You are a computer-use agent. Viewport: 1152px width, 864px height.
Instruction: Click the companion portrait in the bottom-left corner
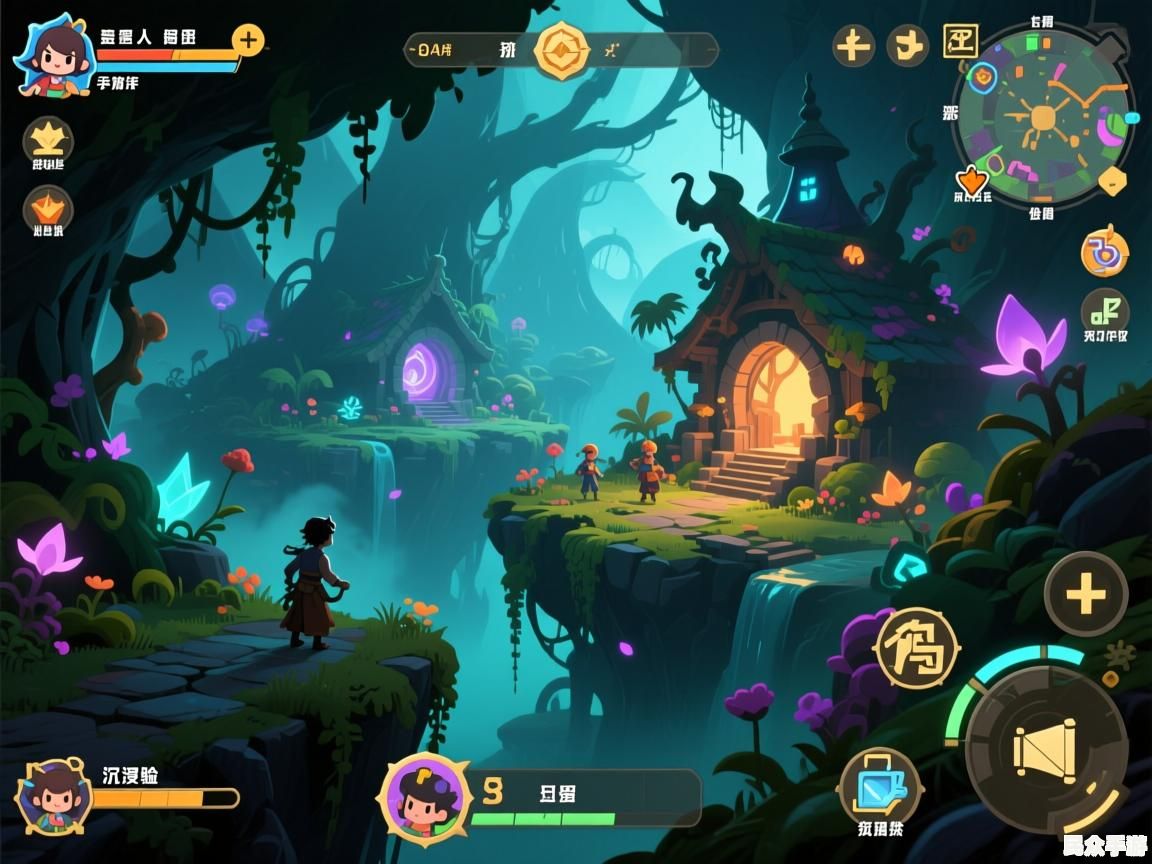[x=54, y=797]
